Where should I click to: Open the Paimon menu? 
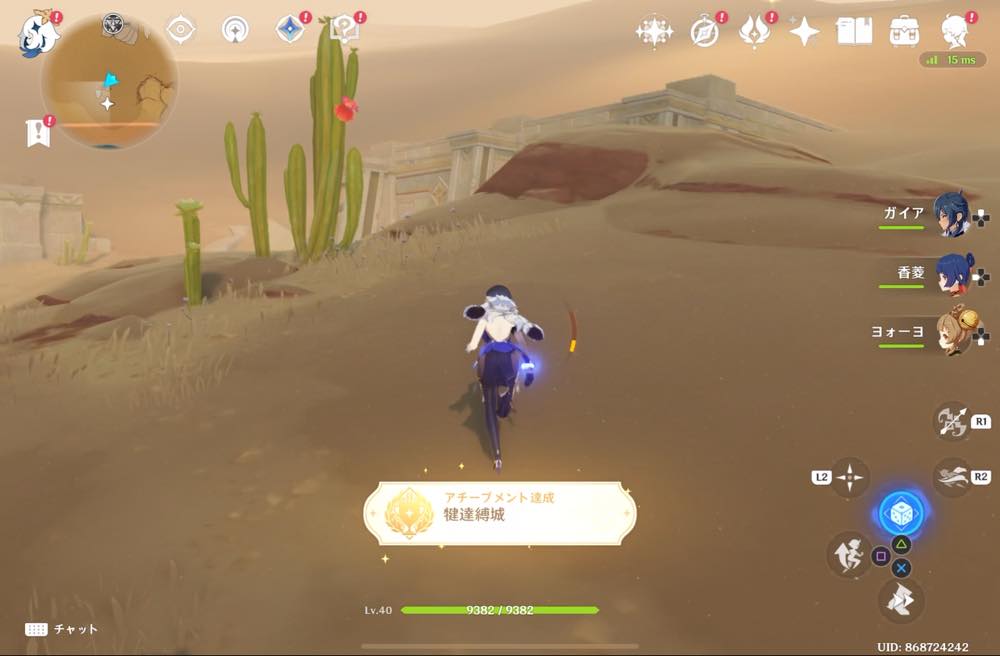click(39, 35)
